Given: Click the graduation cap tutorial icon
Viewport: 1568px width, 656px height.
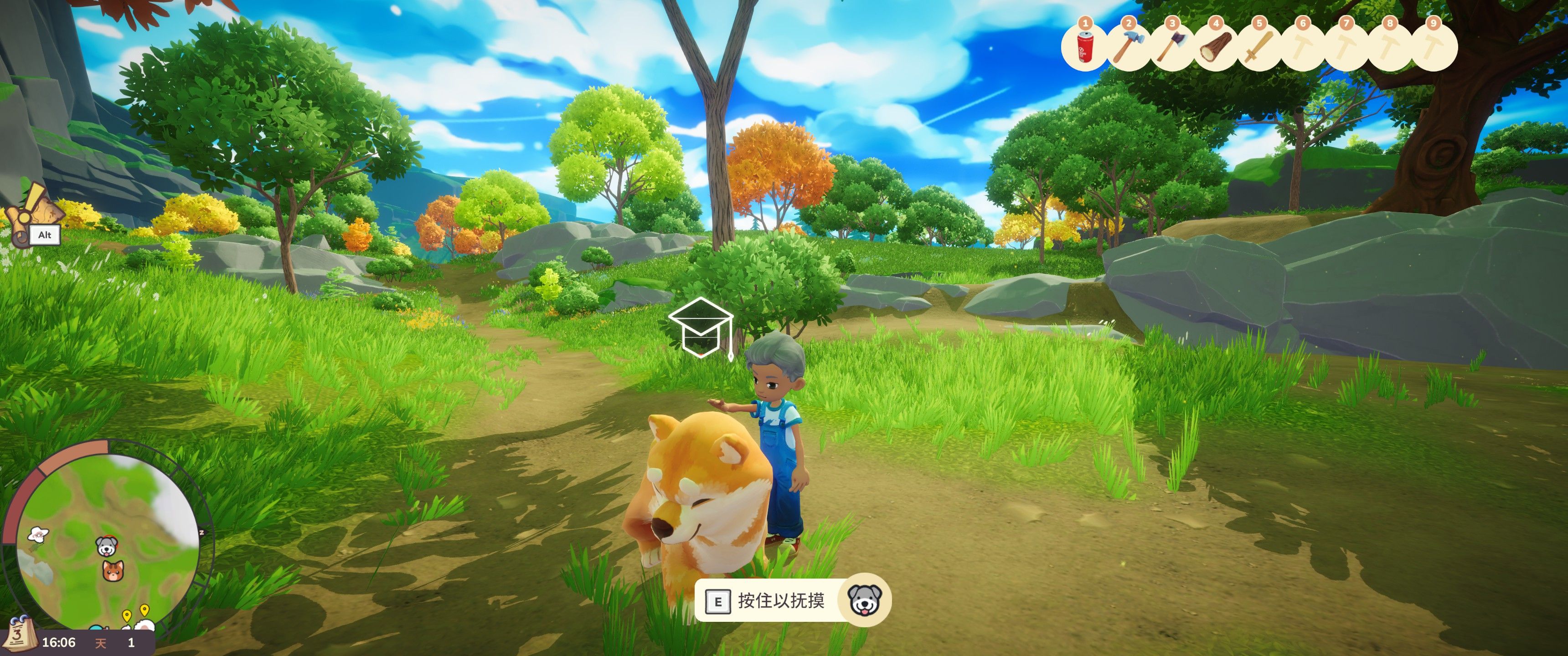Looking at the screenshot, I should 701,327.
